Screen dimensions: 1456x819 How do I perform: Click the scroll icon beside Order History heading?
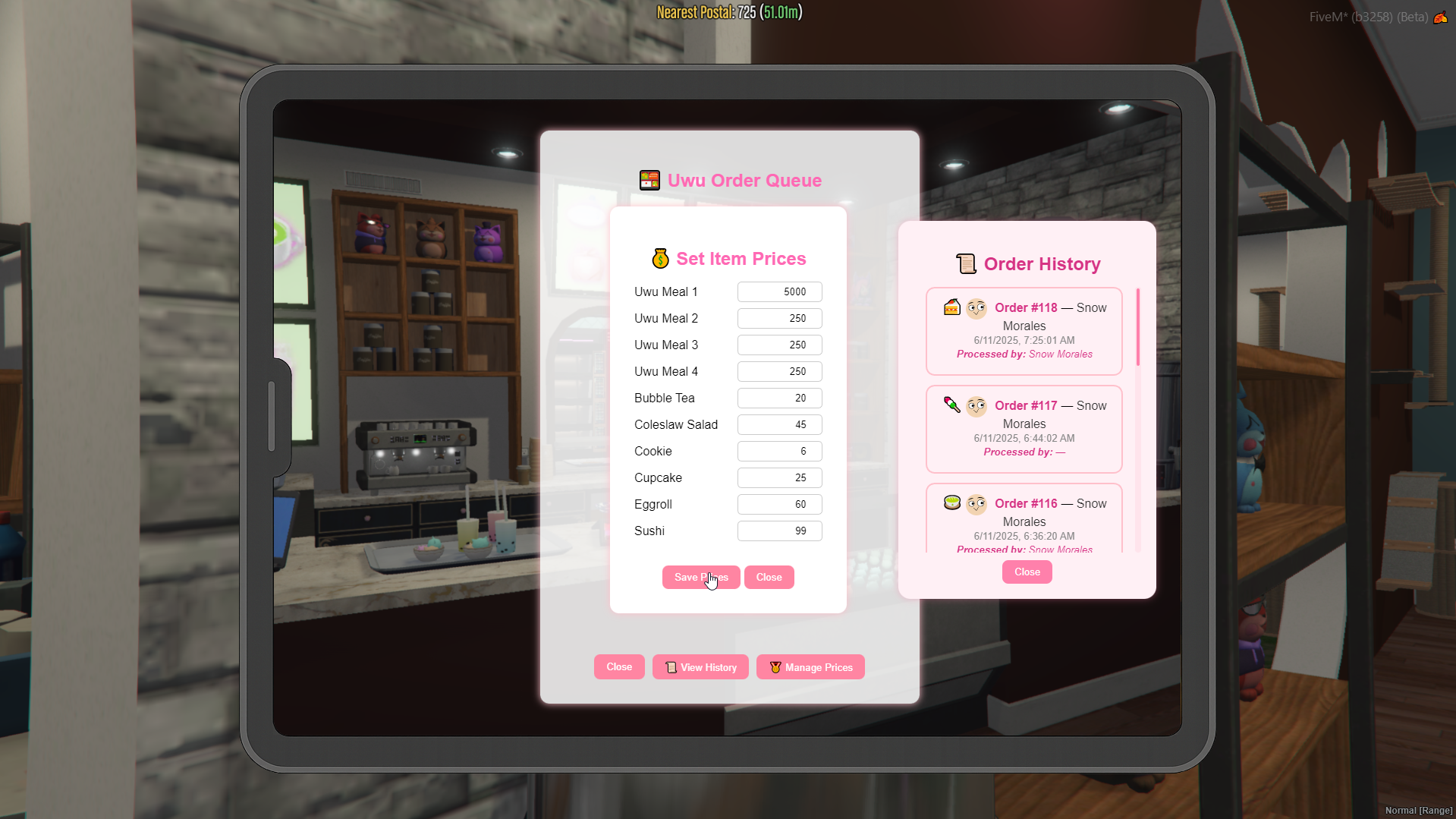tap(966, 263)
